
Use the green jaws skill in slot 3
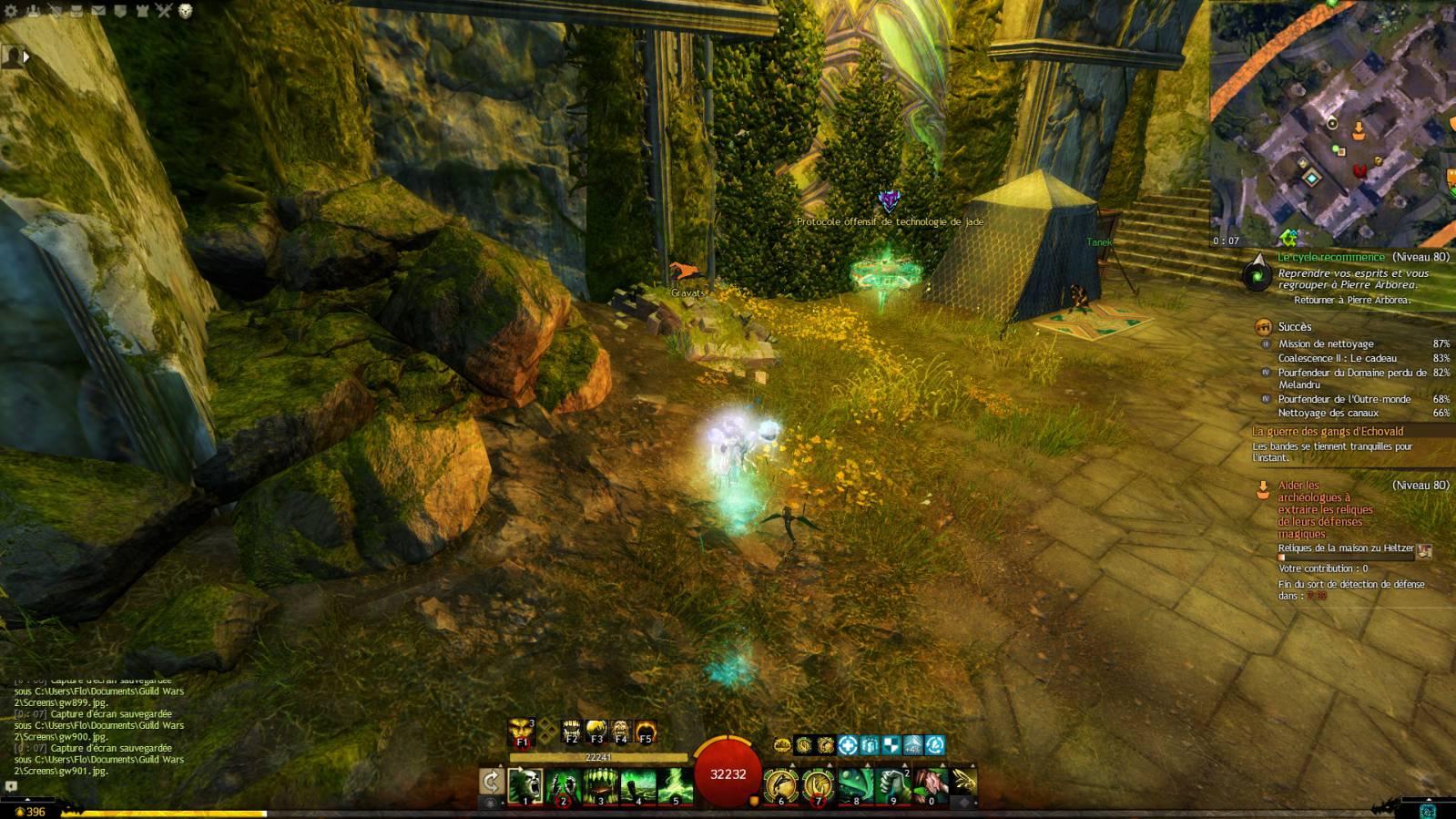click(x=601, y=785)
